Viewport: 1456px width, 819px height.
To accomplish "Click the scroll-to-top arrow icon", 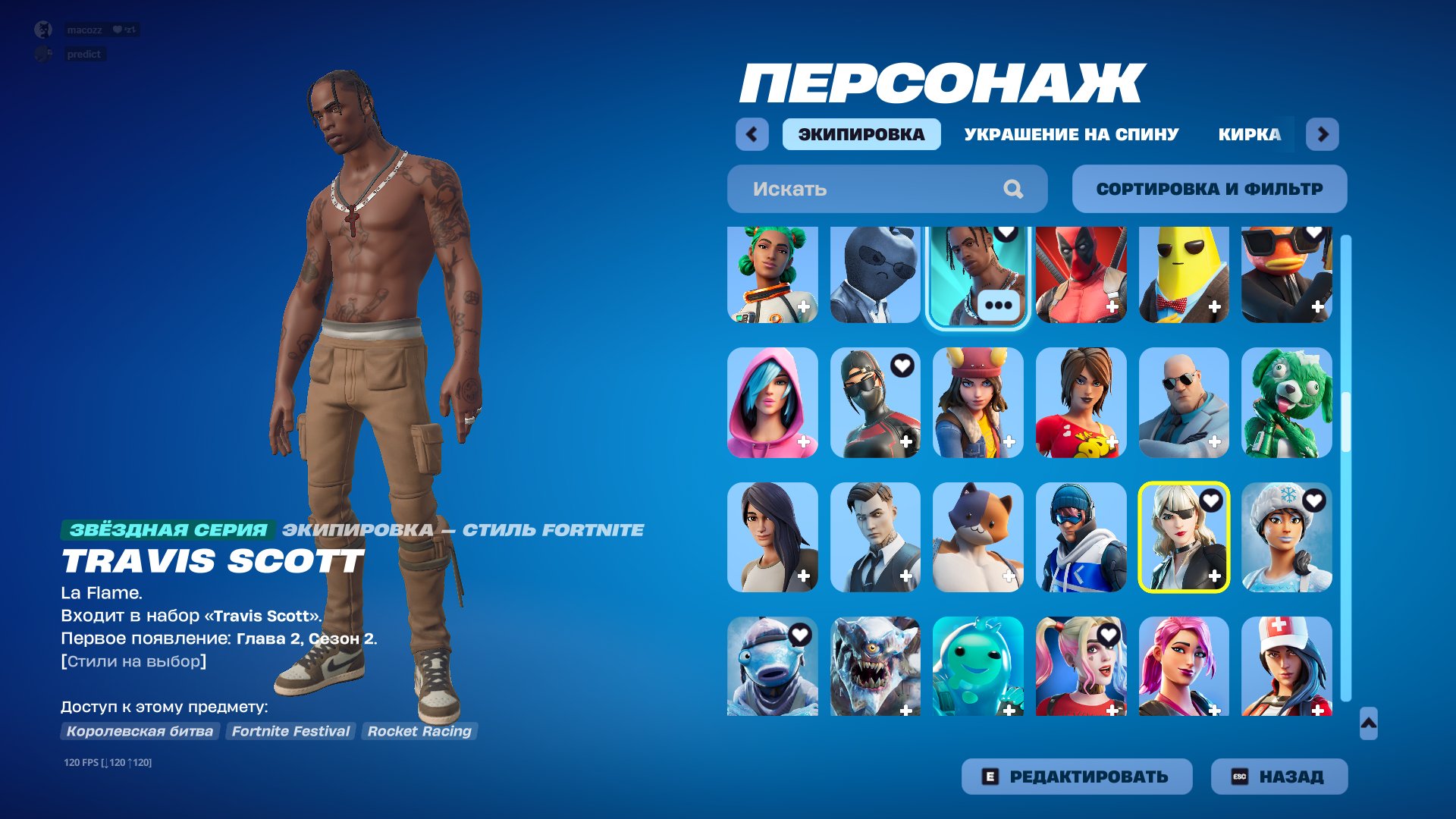I will point(1370,723).
